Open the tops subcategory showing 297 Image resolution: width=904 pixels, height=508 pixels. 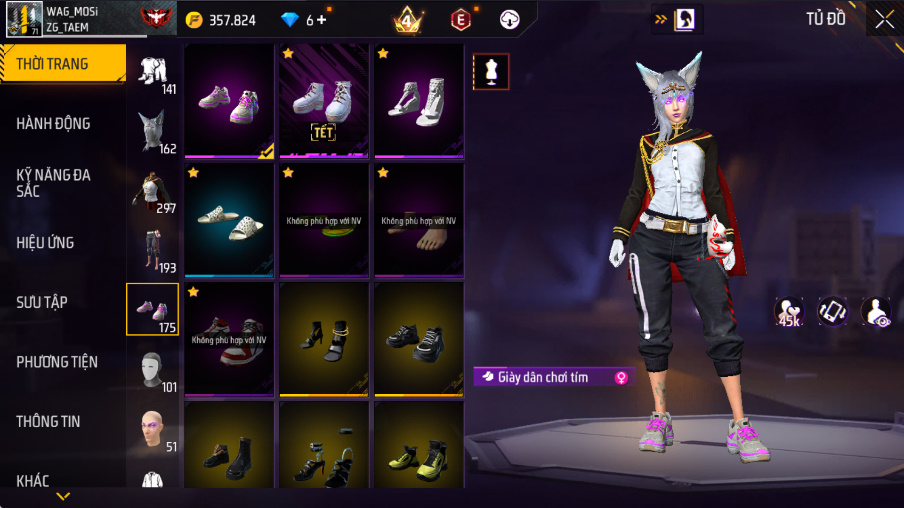click(153, 192)
